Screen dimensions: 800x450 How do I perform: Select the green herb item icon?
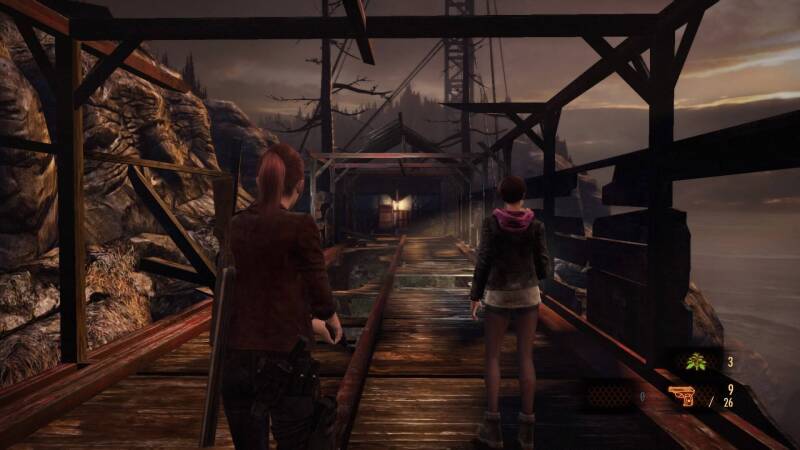(696, 362)
